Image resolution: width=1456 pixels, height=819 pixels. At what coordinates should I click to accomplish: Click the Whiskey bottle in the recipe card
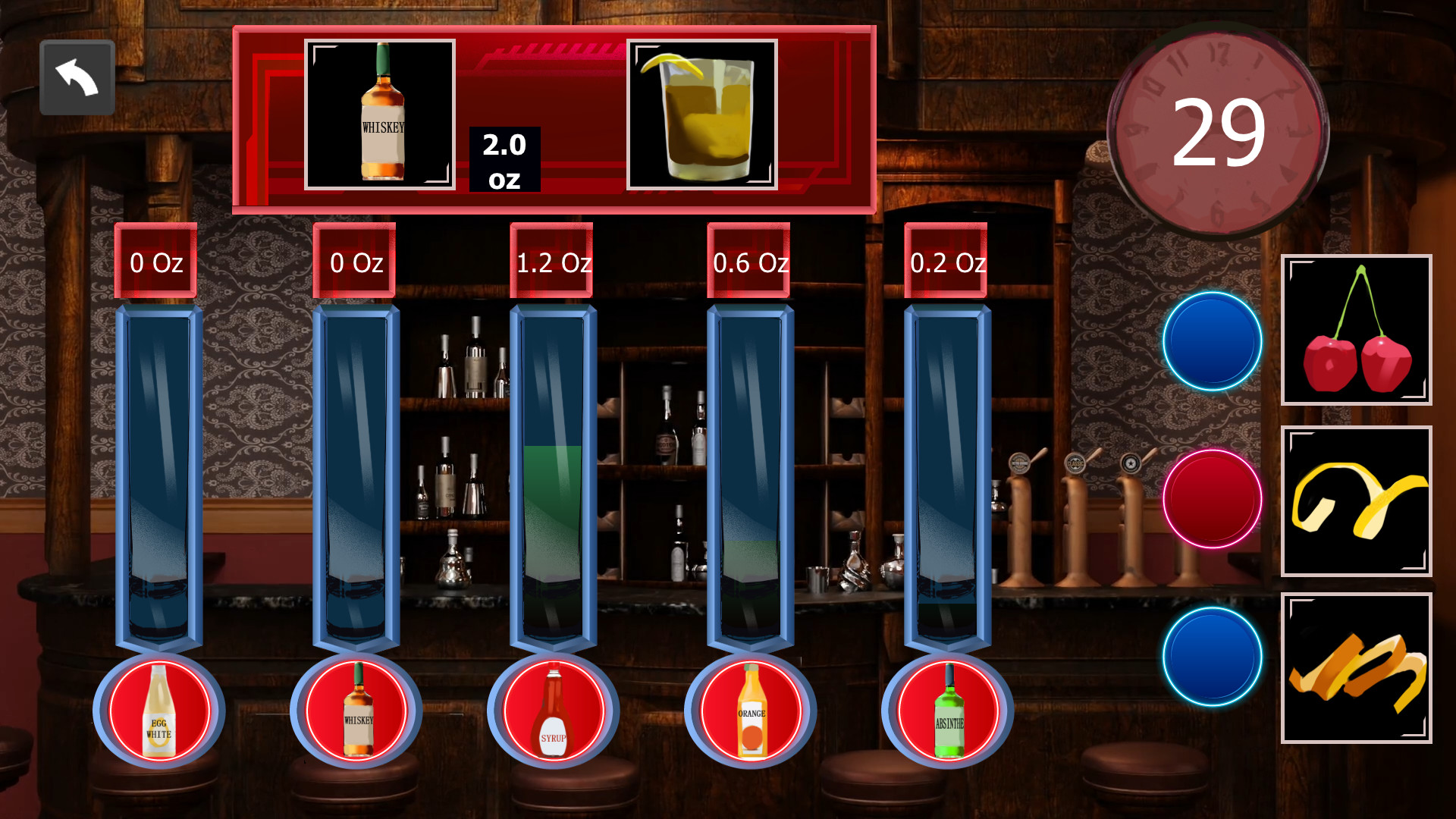(x=379, y=114)
